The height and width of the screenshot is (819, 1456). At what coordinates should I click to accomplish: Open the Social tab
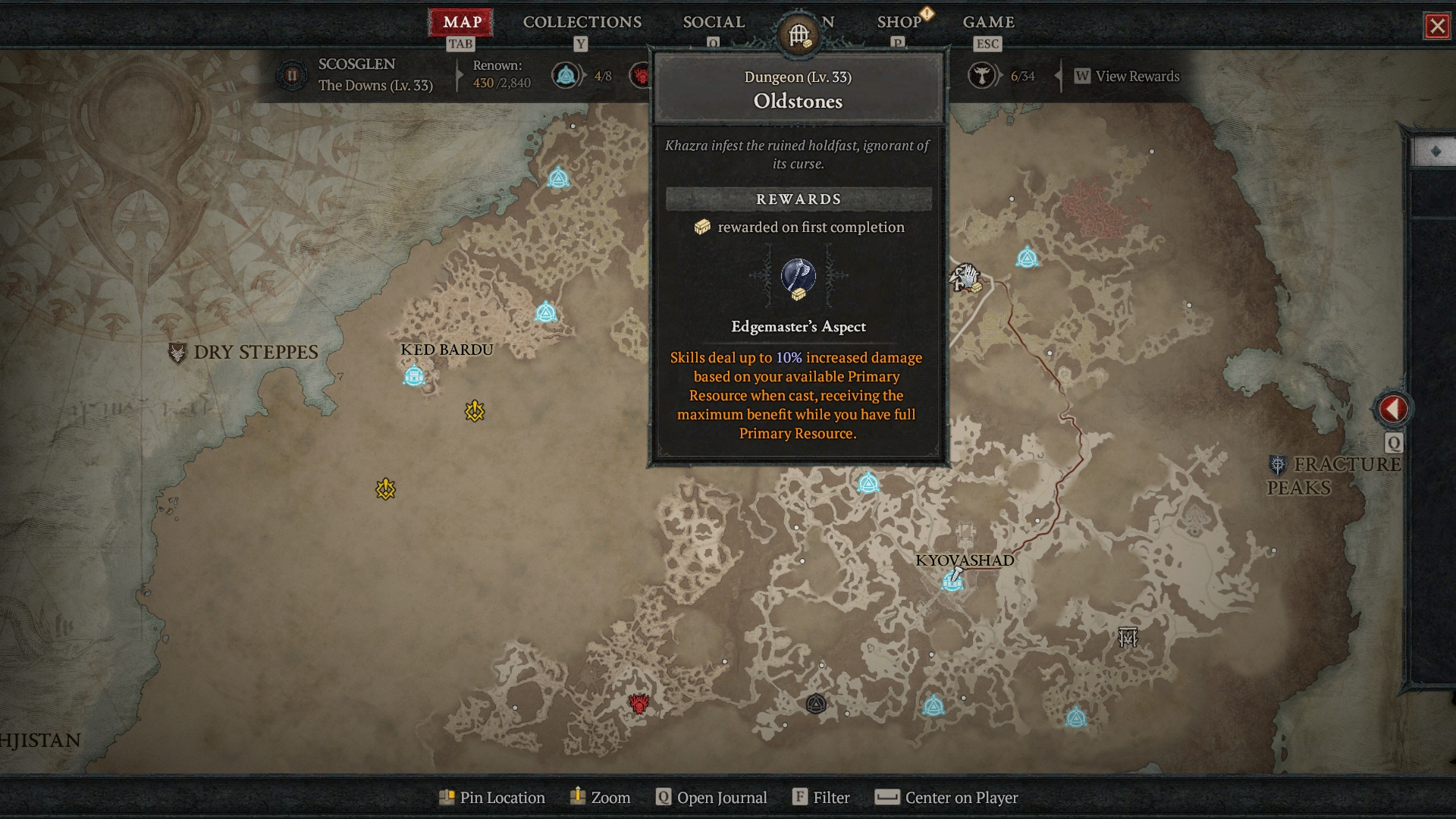point(713,22)
